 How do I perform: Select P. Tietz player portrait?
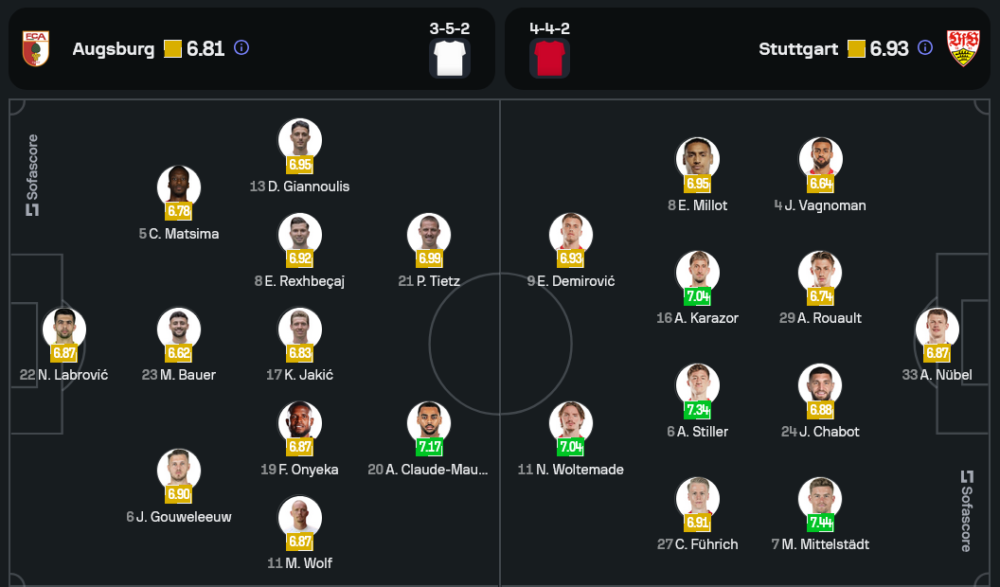click(429, 235)
